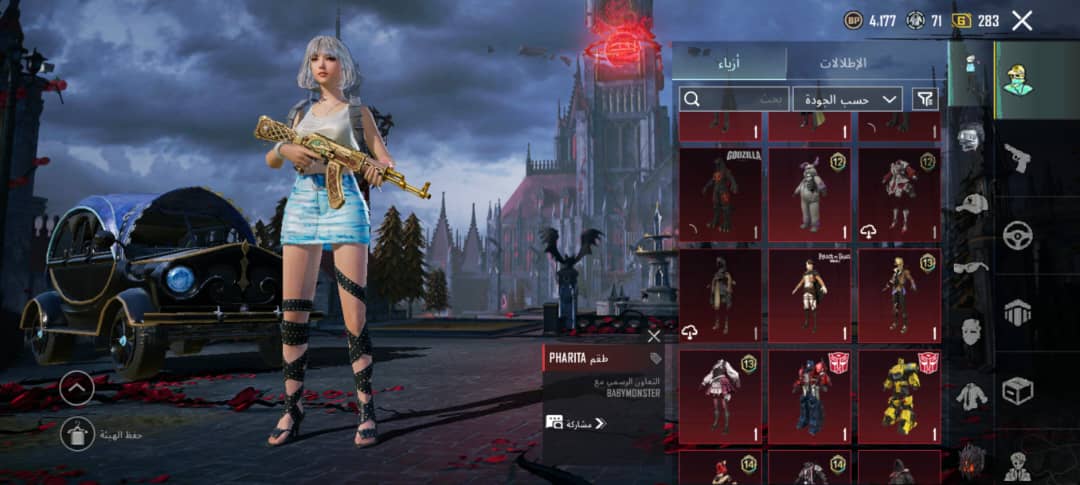Choose the grey bunny costume outfit
The image size is (1080, 485).
(809, 194)
